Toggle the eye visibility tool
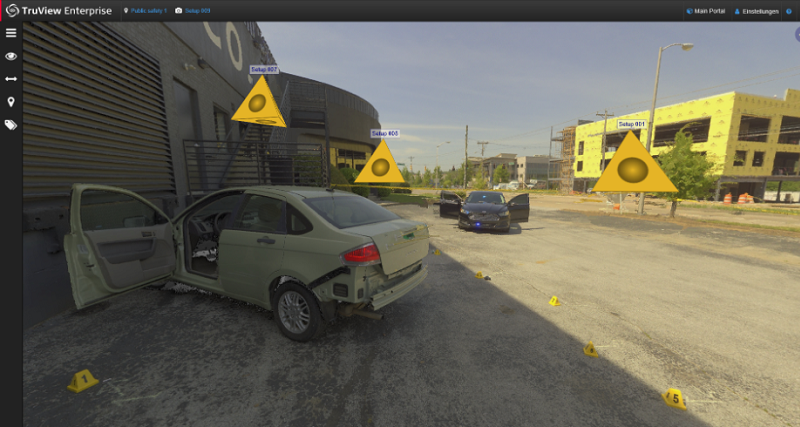This screenshot has width=800, height=427. coord(11,56)
